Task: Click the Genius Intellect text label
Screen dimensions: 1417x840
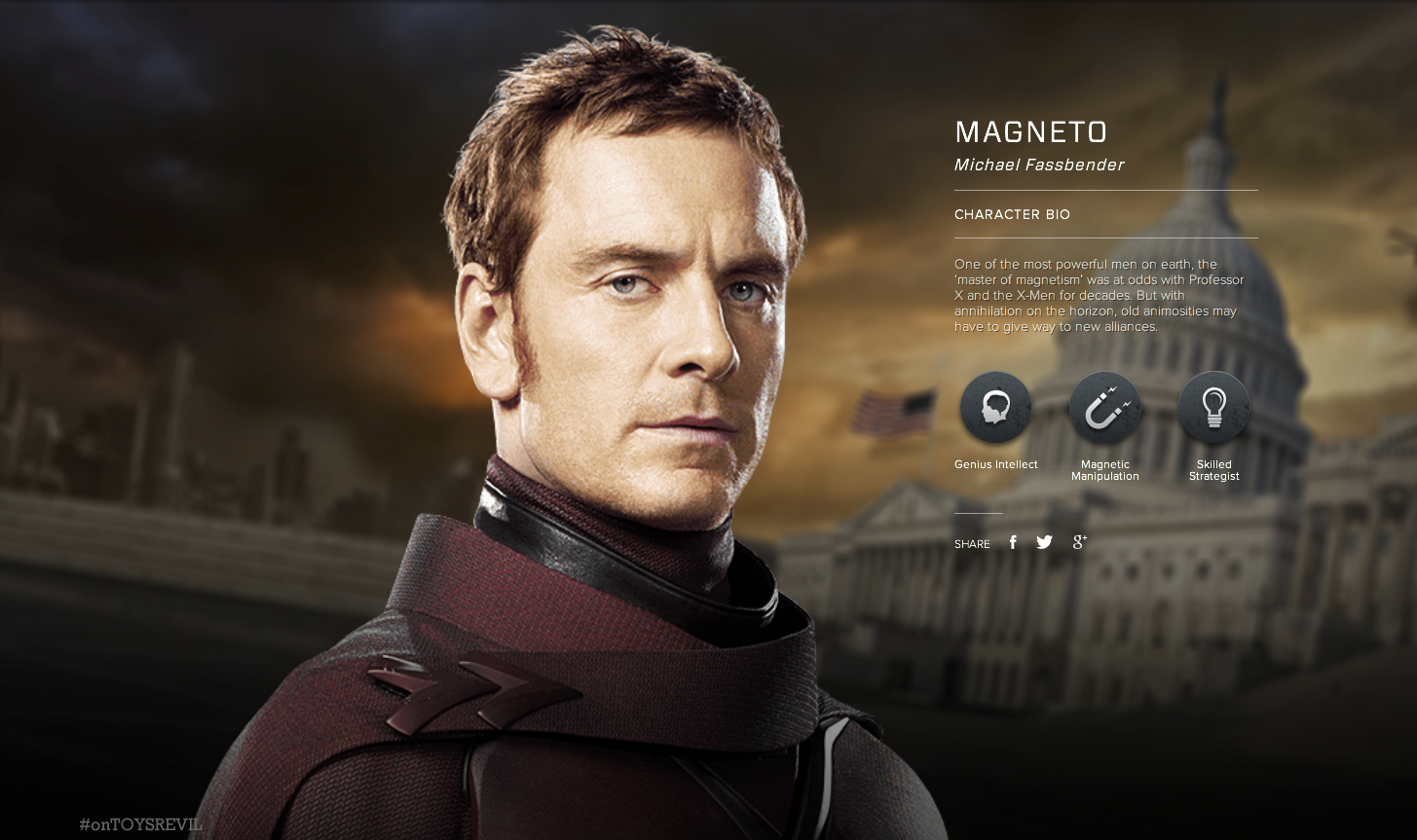Action: click(995, 464)
